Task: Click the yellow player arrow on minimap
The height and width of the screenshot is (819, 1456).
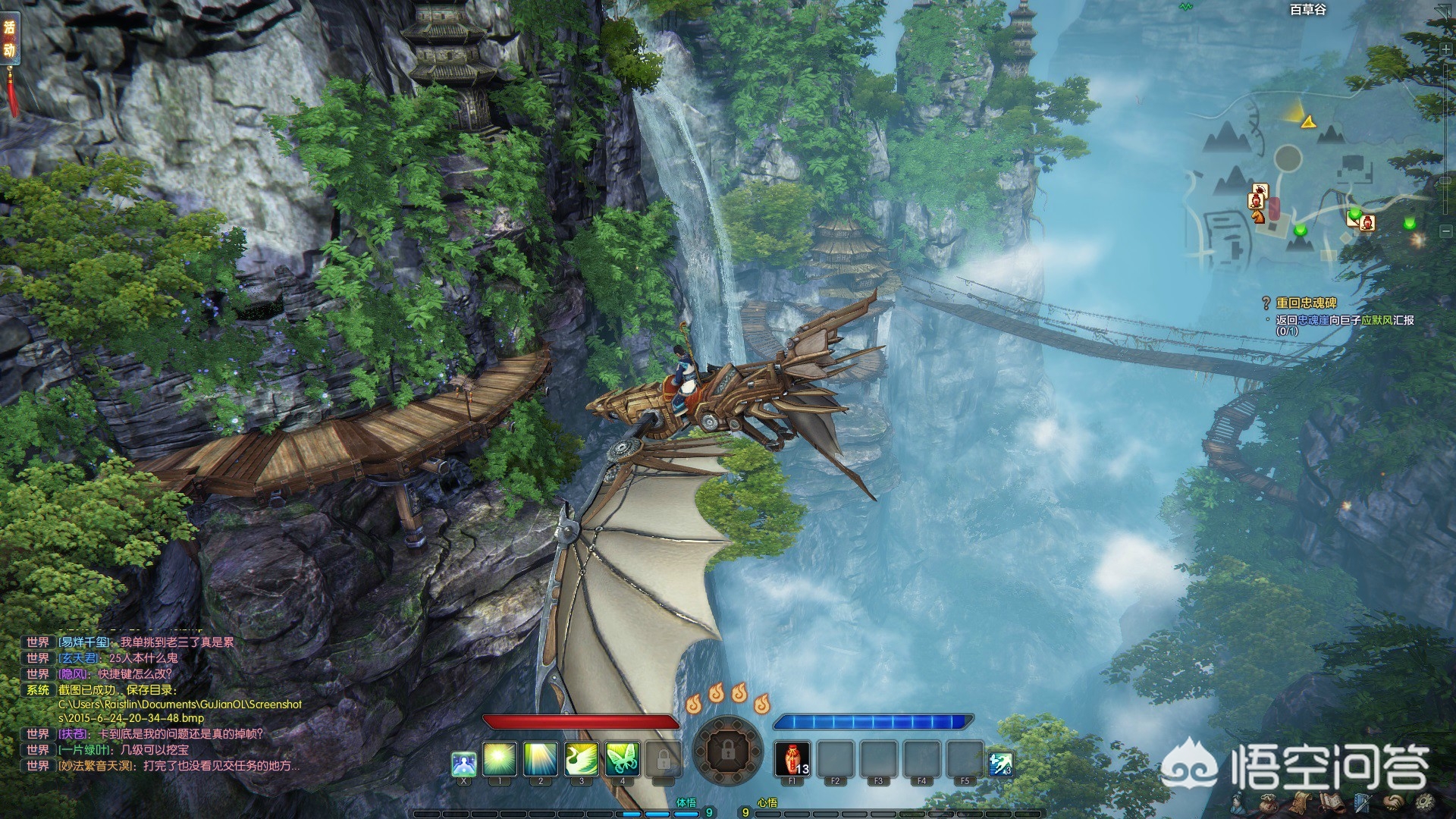Action: [1308, 121]
